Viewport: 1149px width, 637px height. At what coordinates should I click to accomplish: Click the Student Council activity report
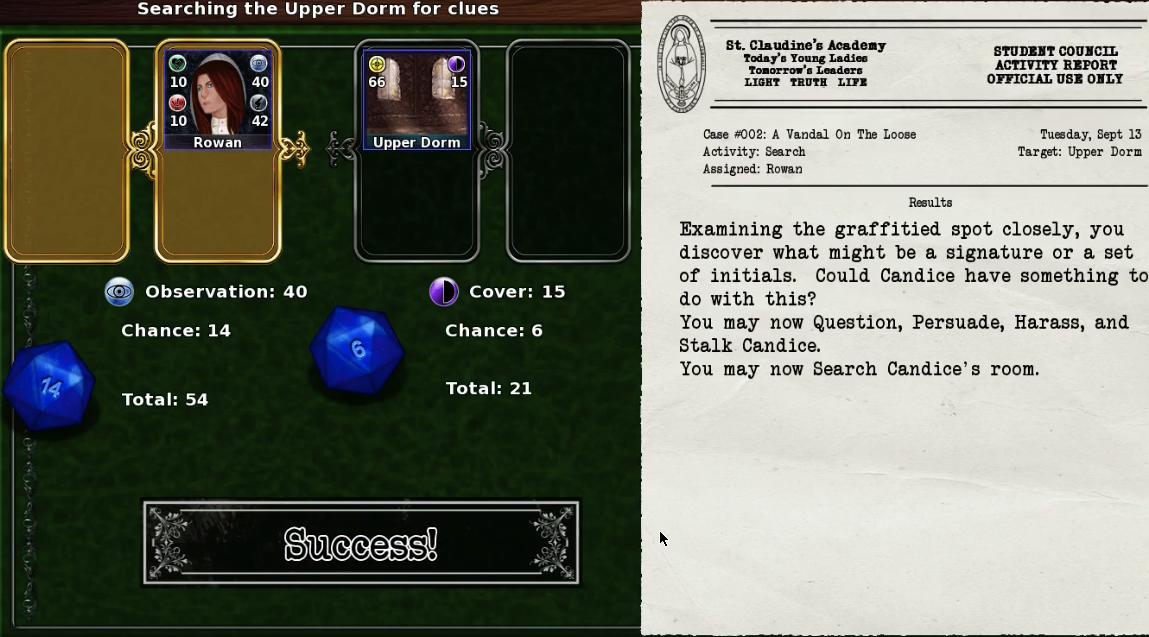point(895,318)
